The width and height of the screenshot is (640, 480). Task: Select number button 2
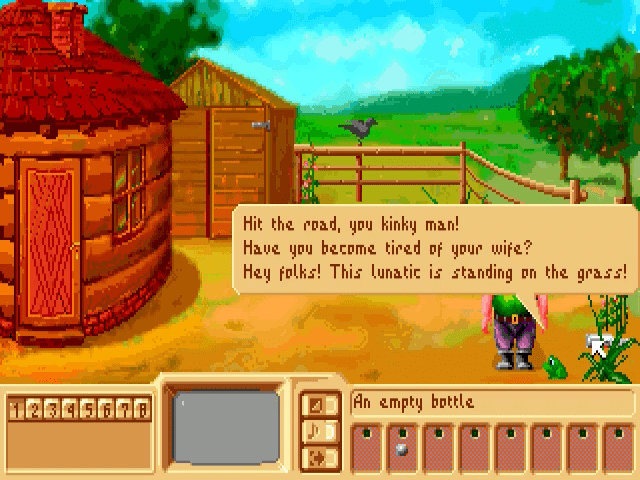point(35,409)
